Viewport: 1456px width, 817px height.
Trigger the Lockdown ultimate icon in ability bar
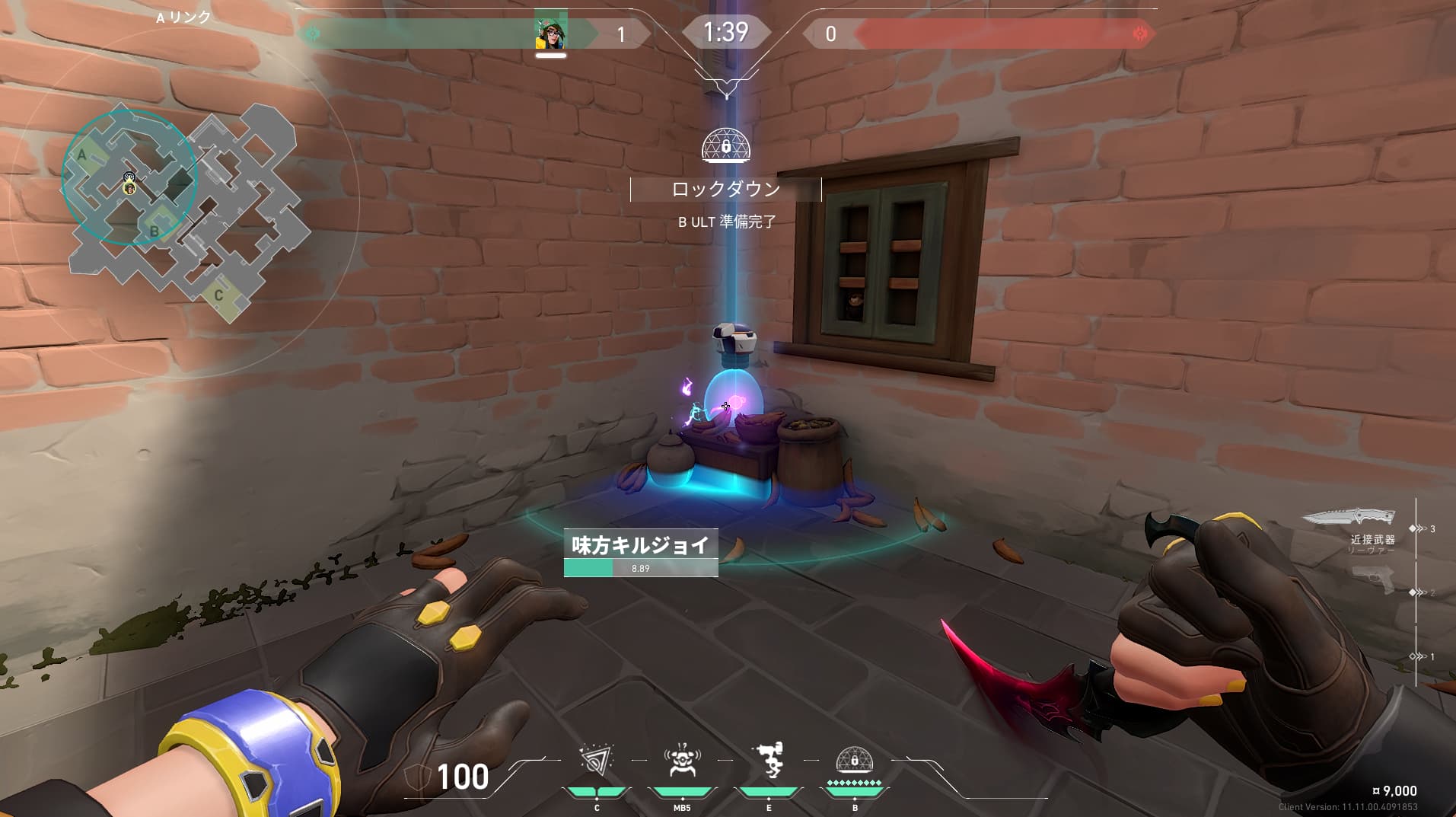pyautogui.click(x=854, y=761)
